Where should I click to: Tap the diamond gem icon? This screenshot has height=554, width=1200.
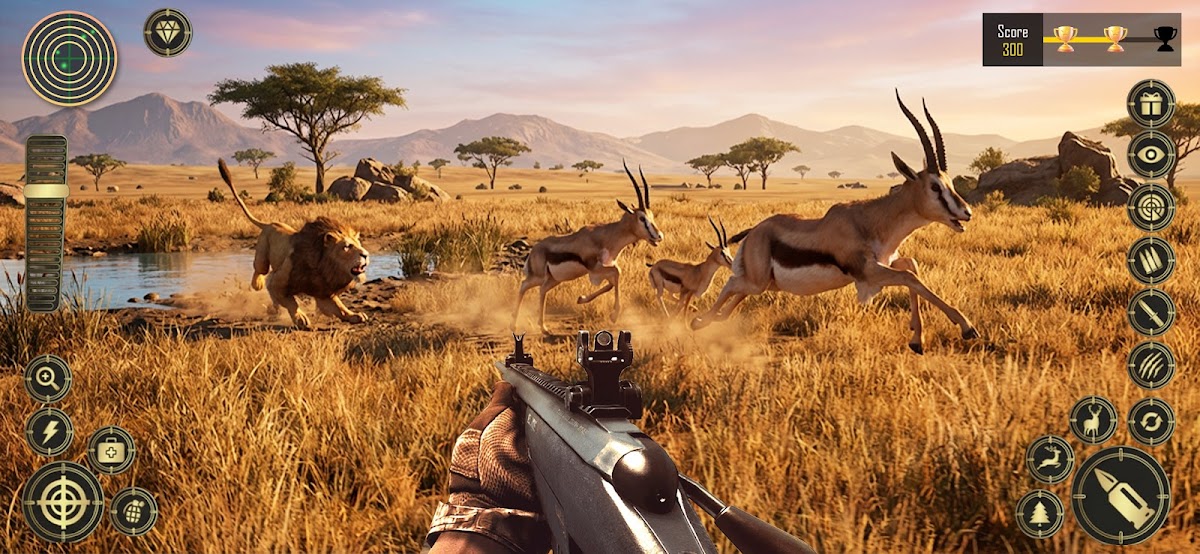tap(168, 32)
